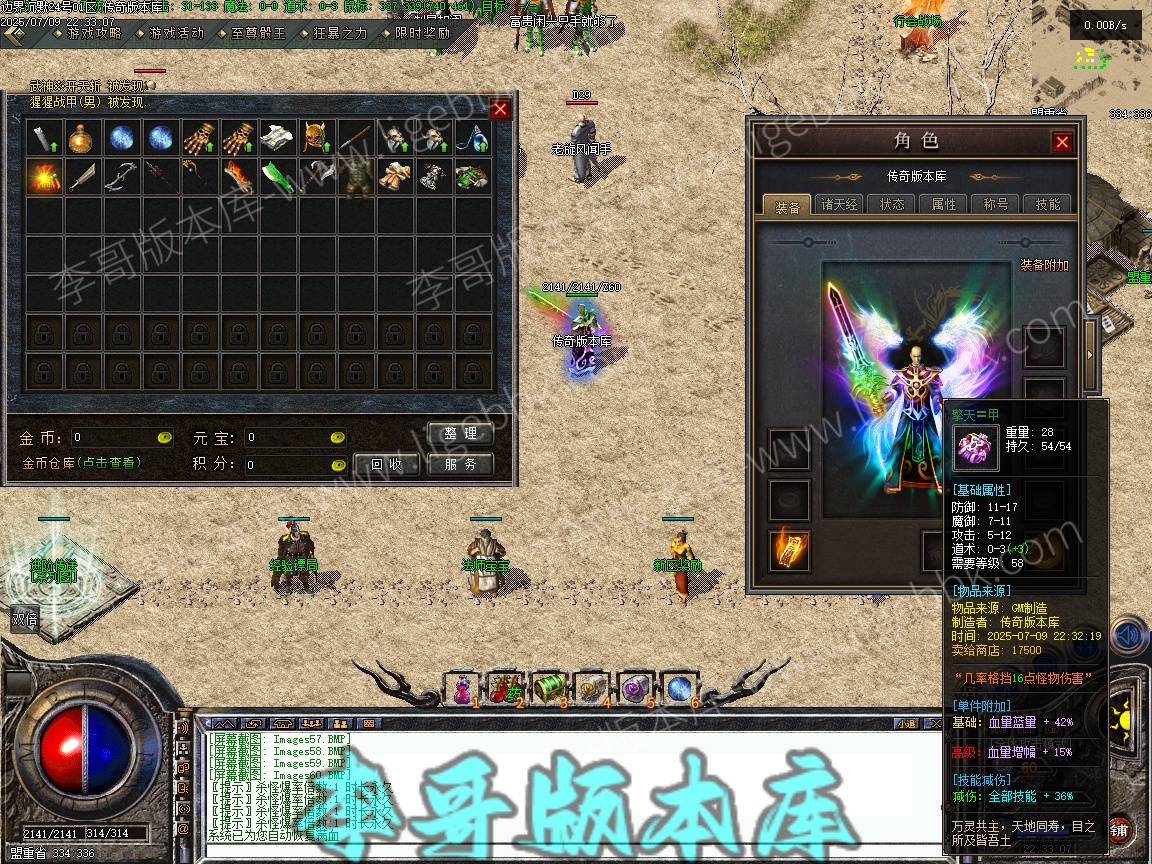Open the 技能 skills tab
This screenshot has height=864, width=1152.
pyautogui.click(x=1048, y=205)
